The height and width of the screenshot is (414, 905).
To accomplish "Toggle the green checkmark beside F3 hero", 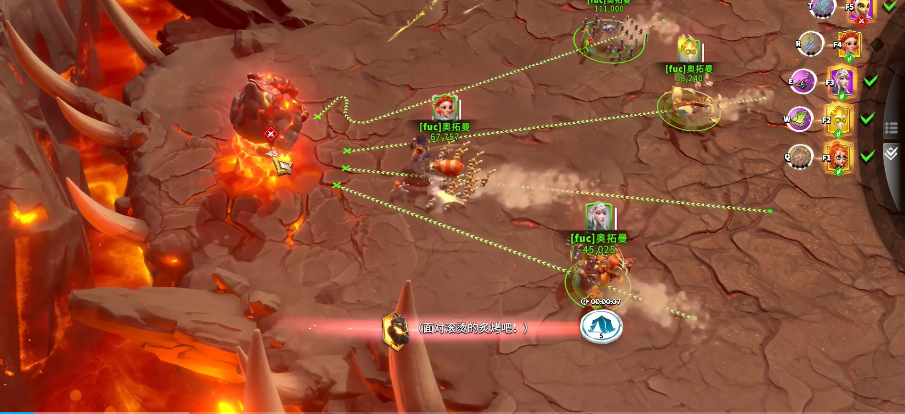I will tap(870, 80).
